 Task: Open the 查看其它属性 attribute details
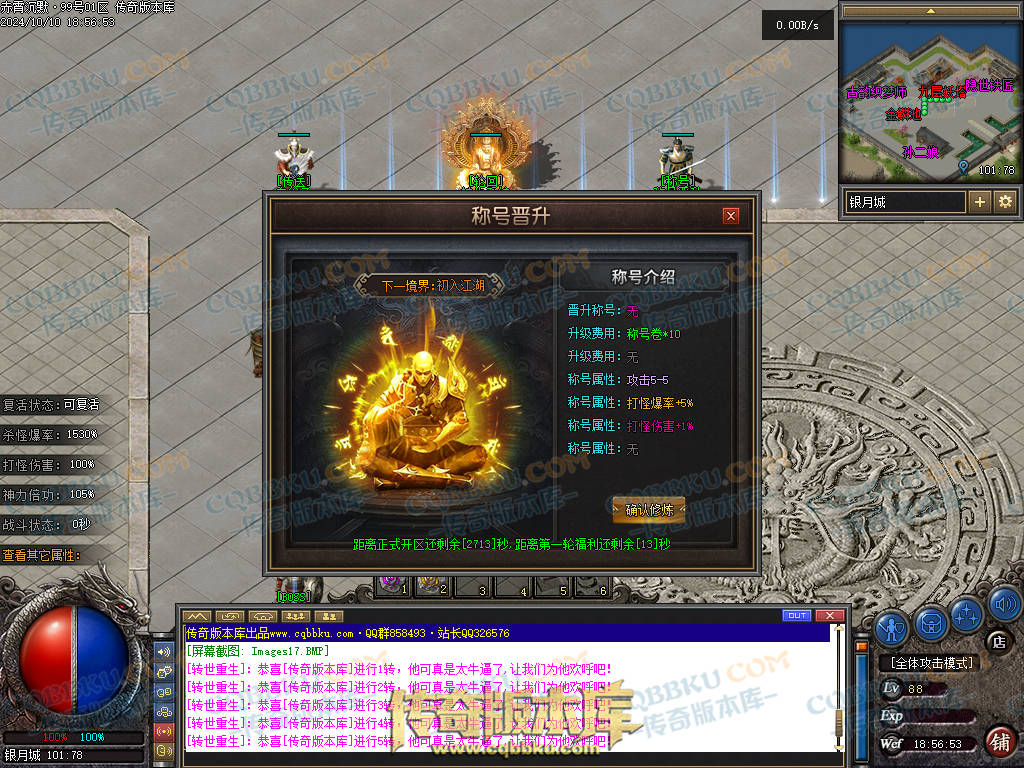(42, 555)
